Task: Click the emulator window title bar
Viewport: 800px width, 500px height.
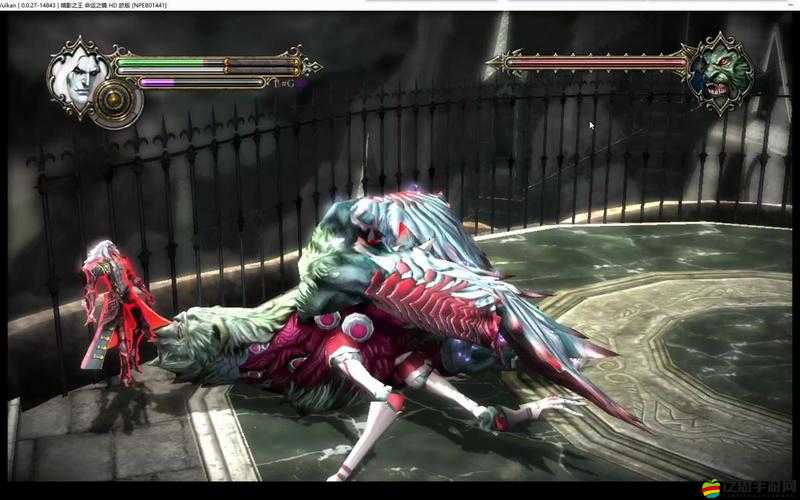Action: (400, 5)
